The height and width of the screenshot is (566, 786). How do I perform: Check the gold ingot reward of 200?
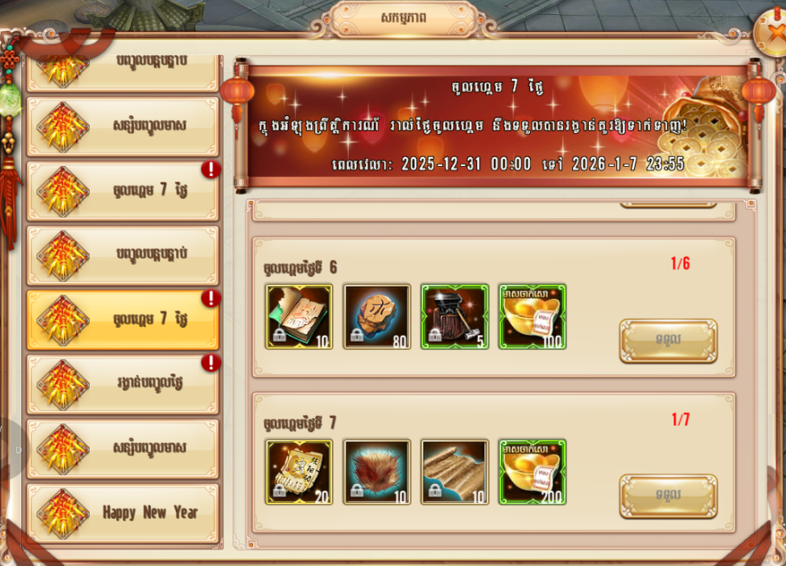(x=532, y=472)
